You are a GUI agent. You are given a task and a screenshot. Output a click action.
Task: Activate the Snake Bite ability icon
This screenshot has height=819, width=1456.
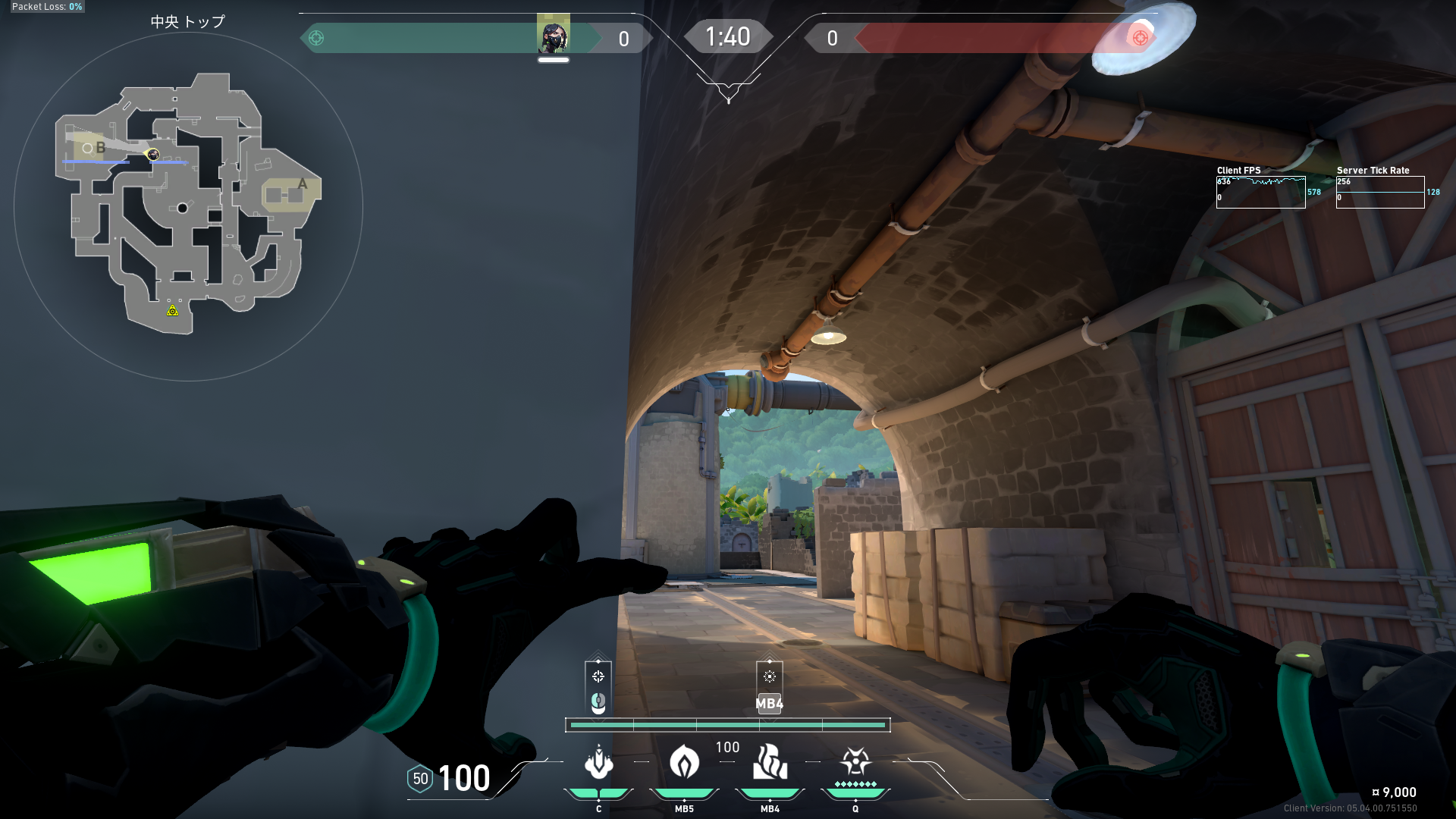(x=598, y=763)
